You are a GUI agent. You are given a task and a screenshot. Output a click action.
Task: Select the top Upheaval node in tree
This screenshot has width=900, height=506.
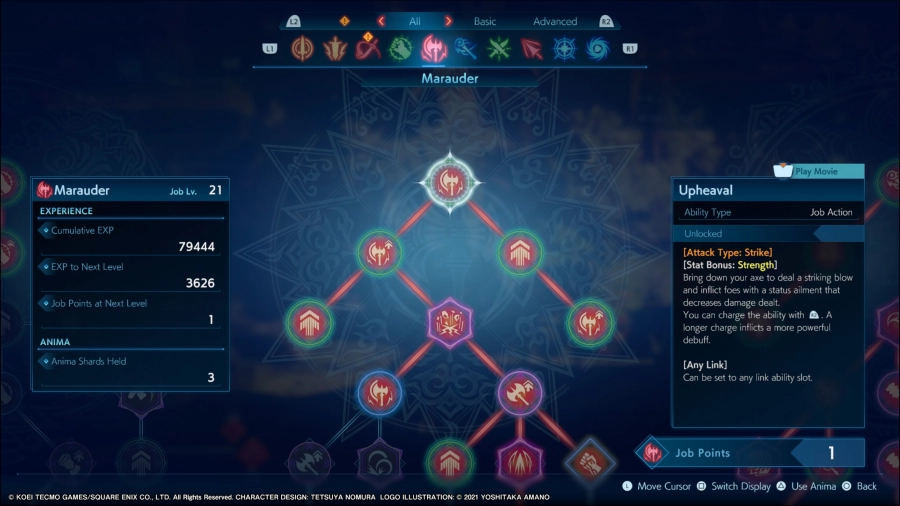449,181
